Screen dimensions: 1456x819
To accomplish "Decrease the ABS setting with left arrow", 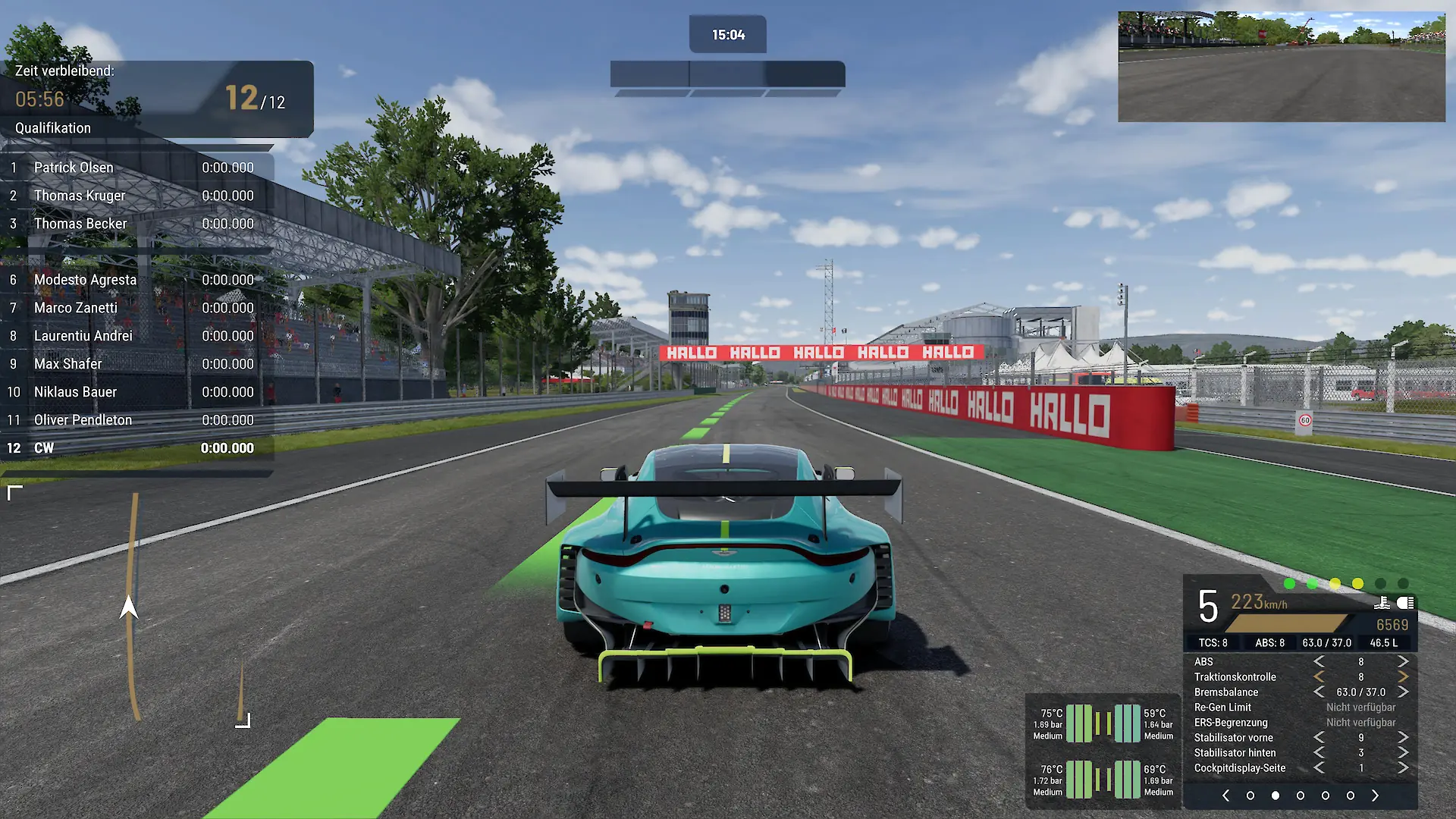I will (x=1319, y=662).
